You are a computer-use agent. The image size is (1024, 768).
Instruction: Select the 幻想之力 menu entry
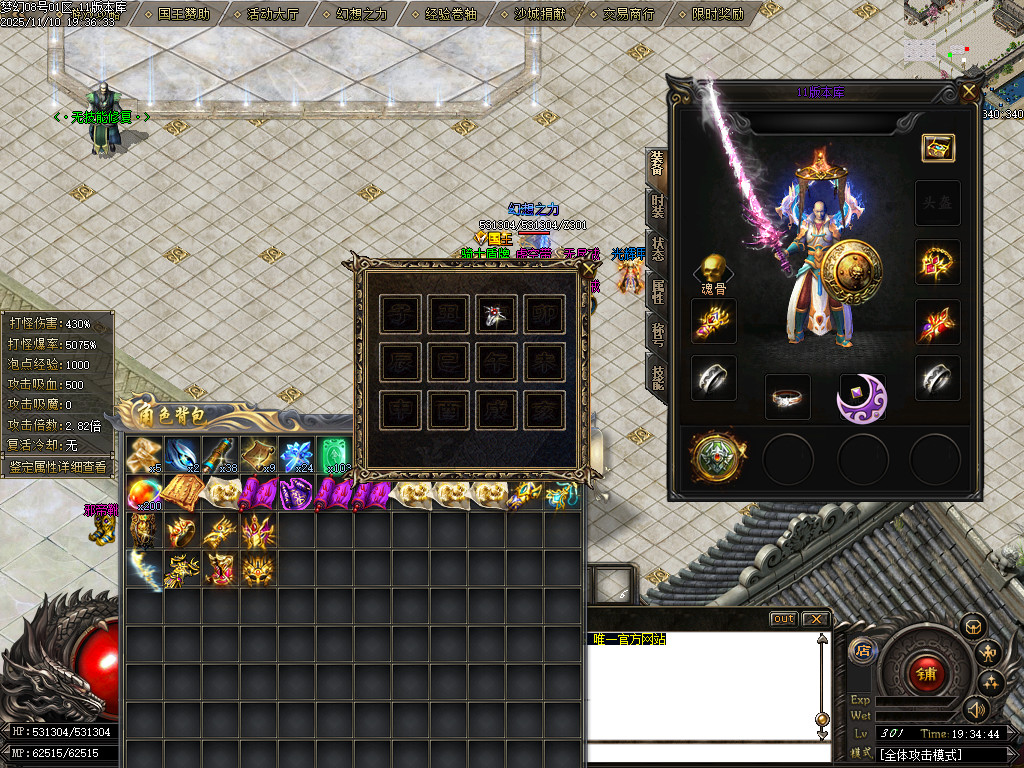pos(362,14)
